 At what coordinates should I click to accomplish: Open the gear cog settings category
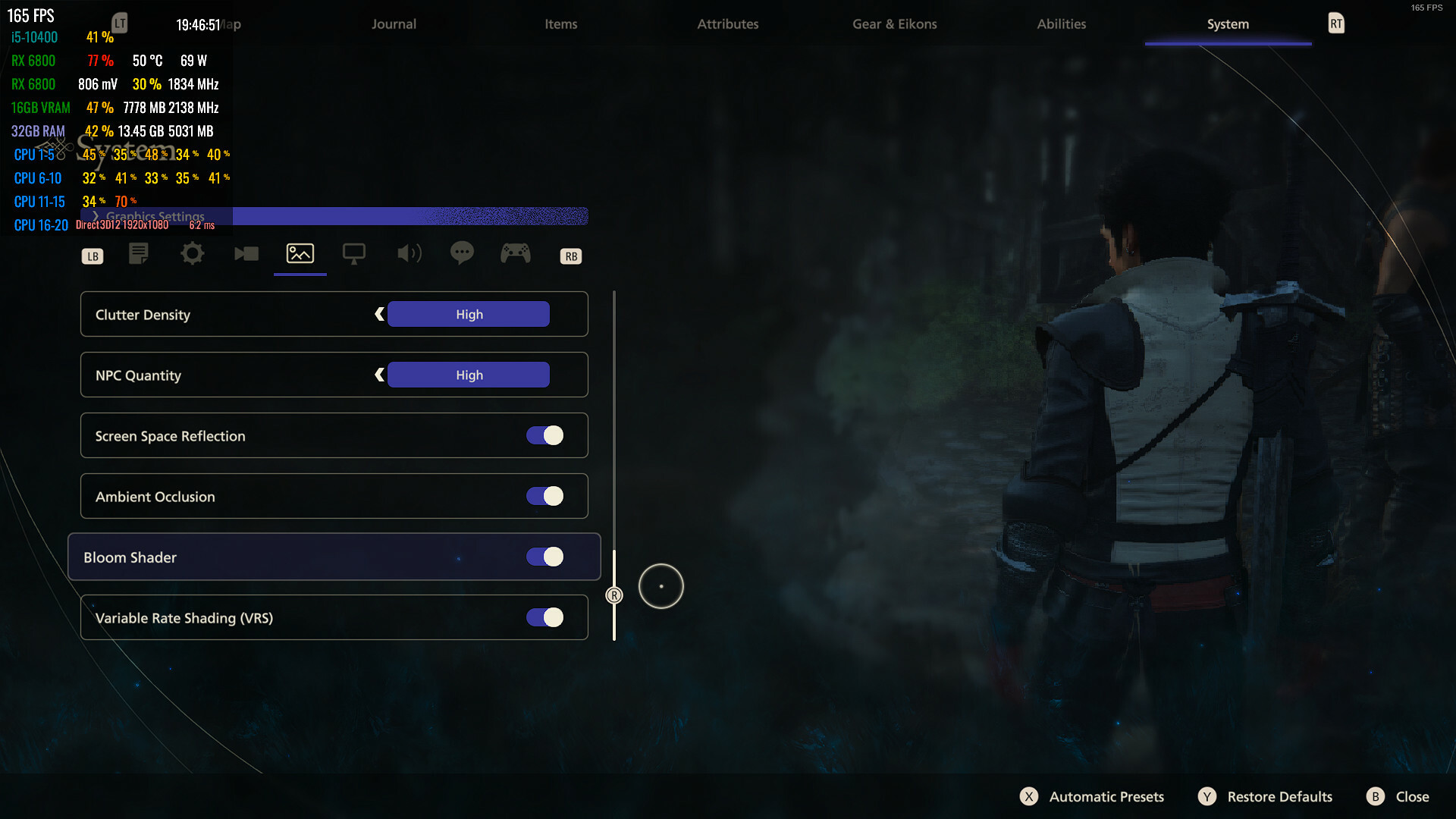(193, 253)
